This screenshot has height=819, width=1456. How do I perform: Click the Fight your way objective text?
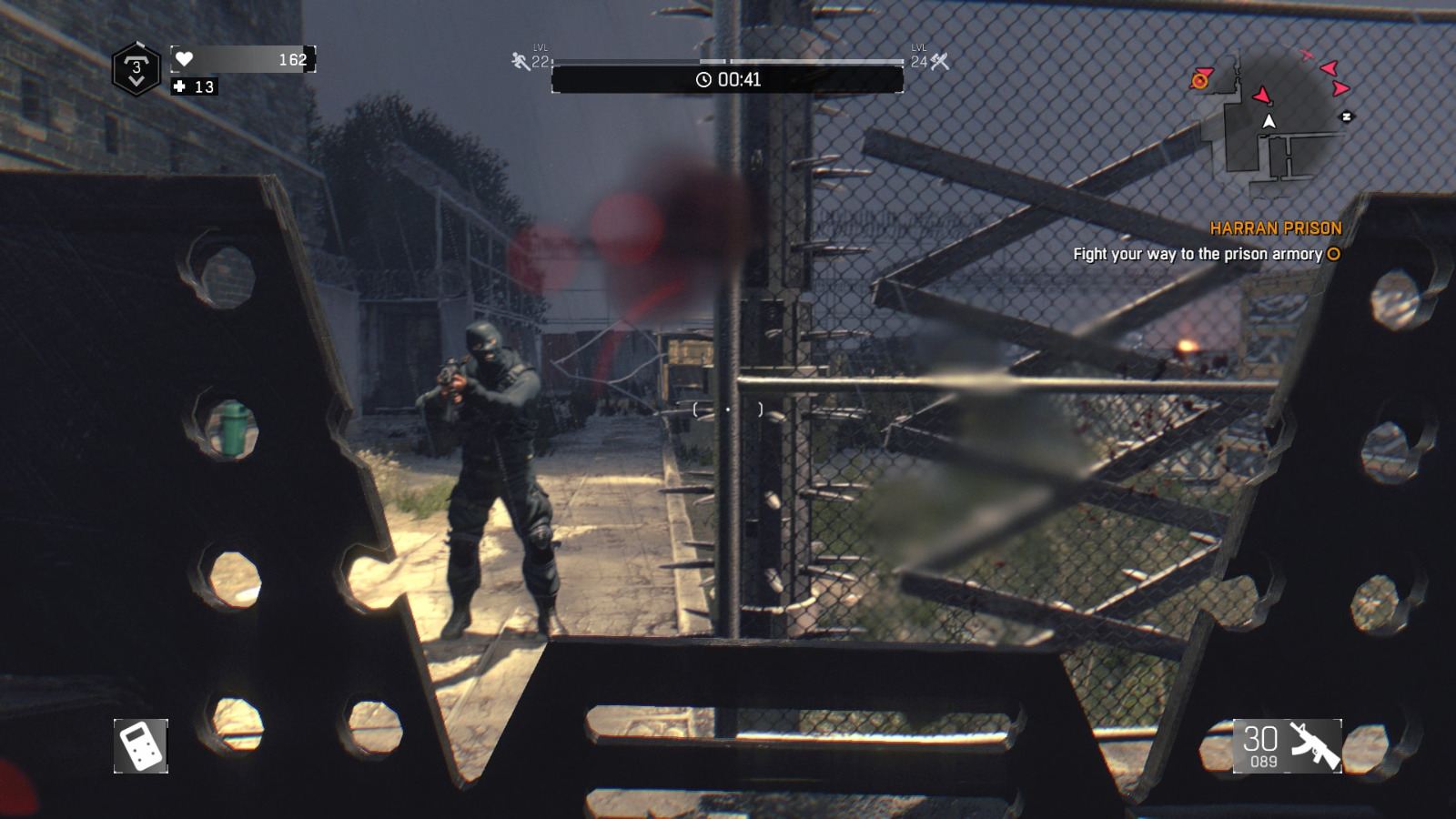pos(1198,256)
